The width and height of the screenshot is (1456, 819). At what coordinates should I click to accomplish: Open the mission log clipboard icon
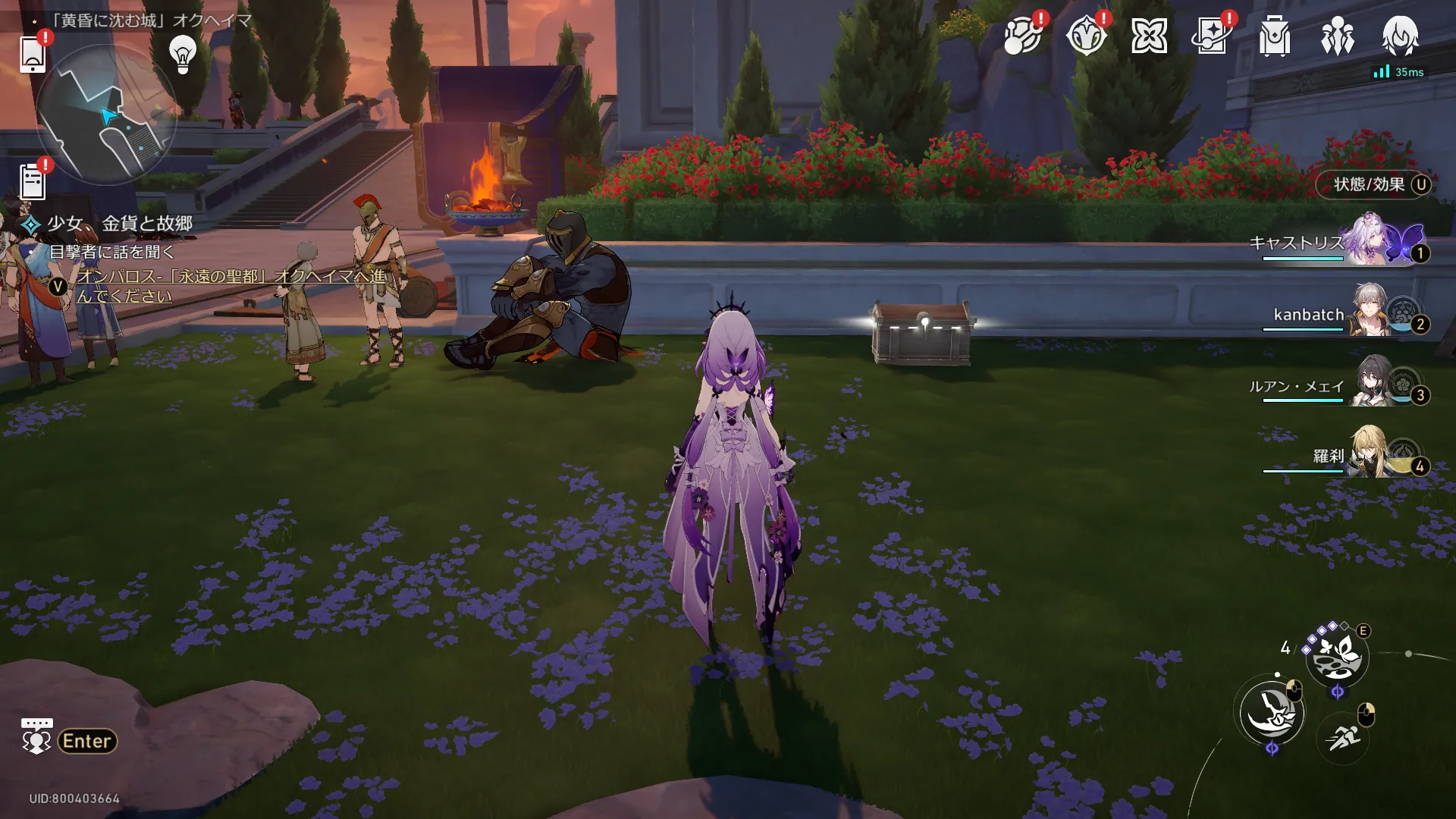[x=33, y=182]
